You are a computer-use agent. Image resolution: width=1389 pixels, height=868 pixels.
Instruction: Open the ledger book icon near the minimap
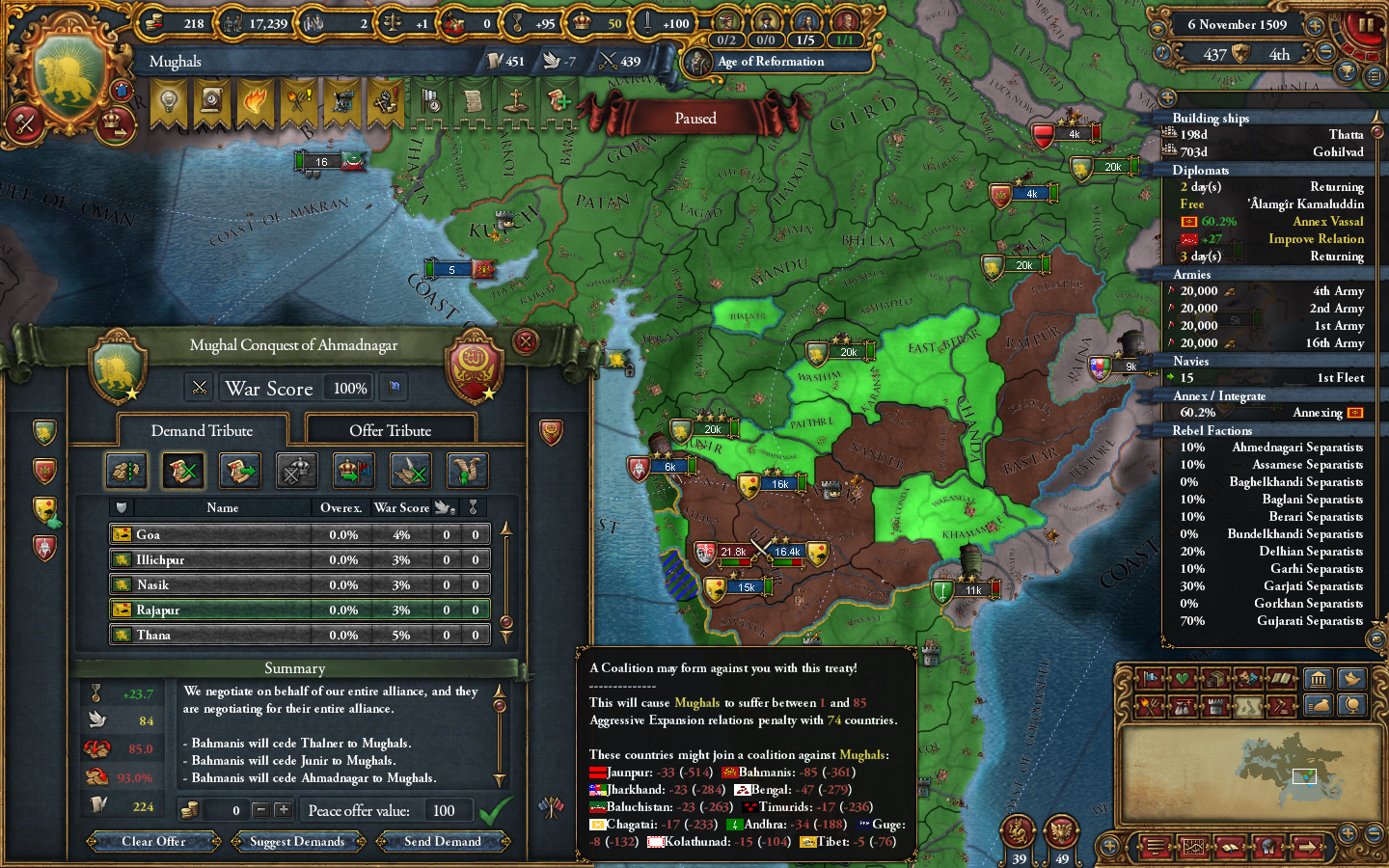click(x=1280, y=679)
